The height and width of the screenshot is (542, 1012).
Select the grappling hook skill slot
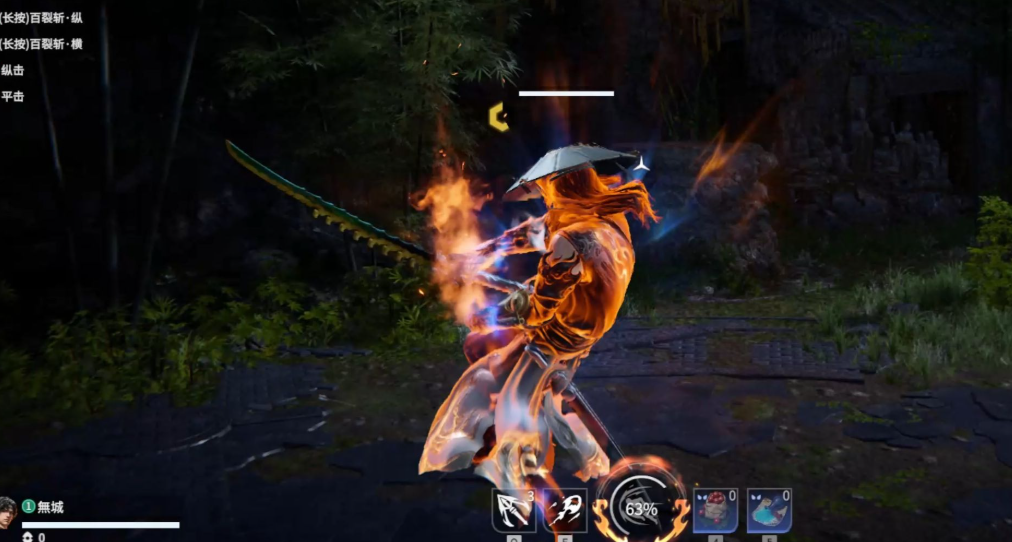(514, 510)
